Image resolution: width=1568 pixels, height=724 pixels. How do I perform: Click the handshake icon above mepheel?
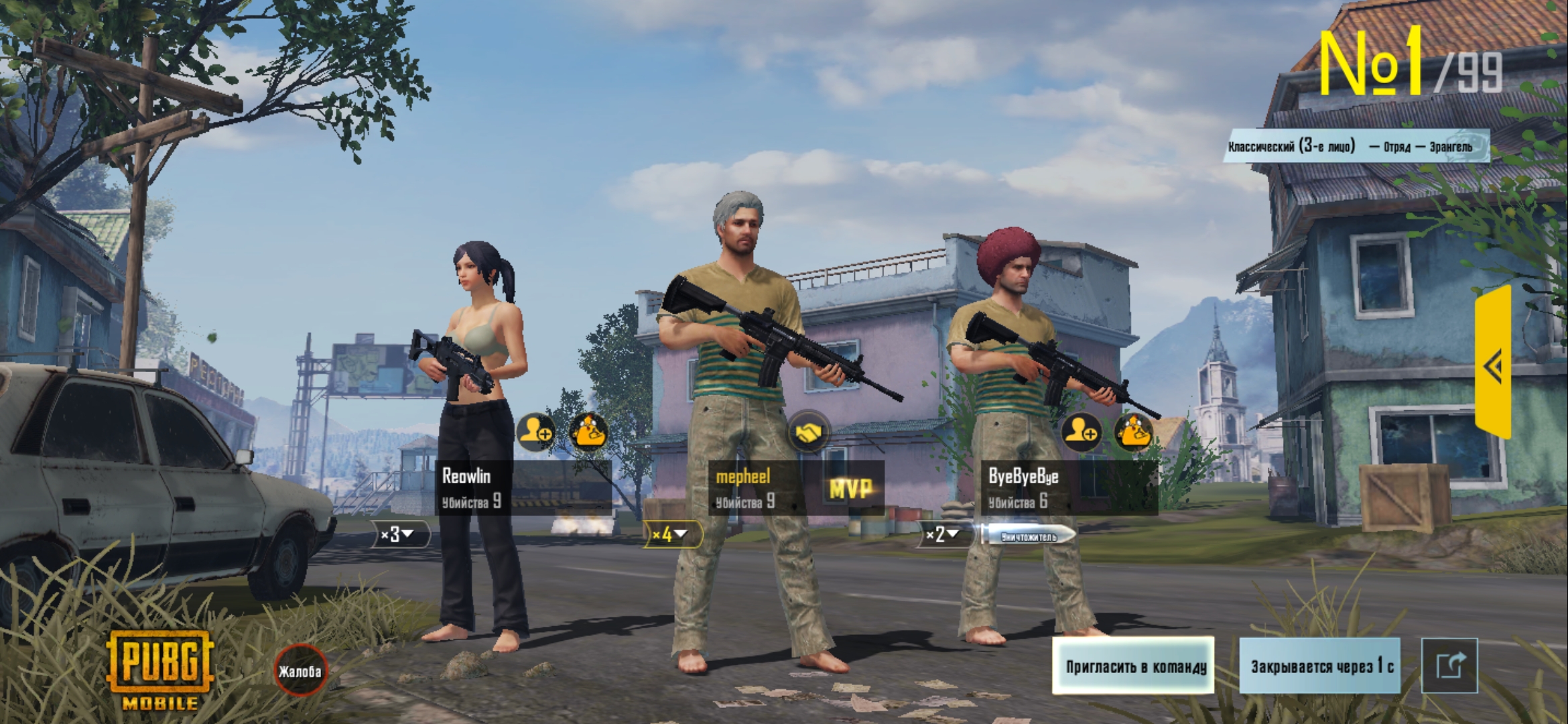808,432
